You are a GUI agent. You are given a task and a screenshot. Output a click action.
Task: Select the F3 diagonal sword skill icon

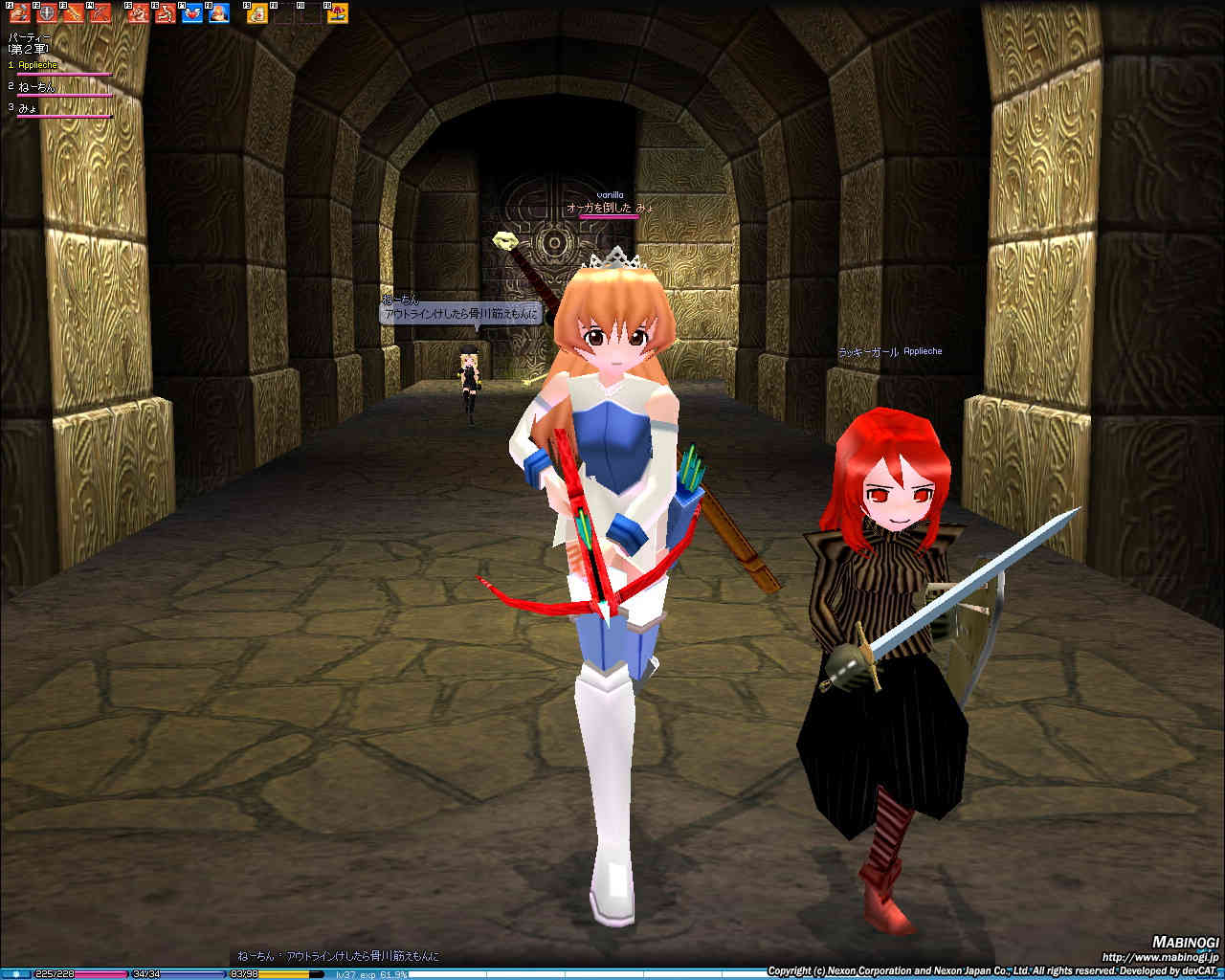click(74, 13)
